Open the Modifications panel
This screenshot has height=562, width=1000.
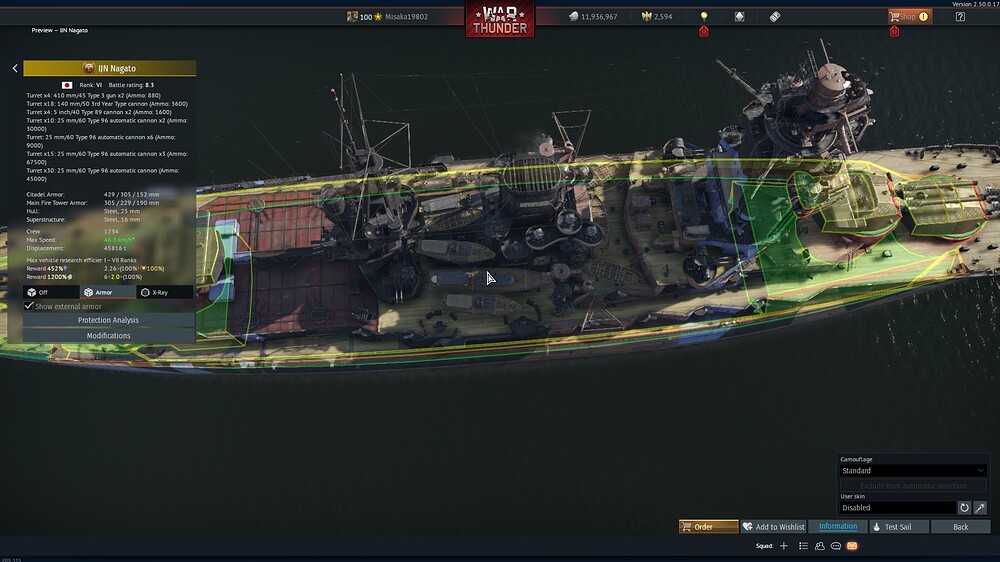pyautogui.click(x=108, y=336)
